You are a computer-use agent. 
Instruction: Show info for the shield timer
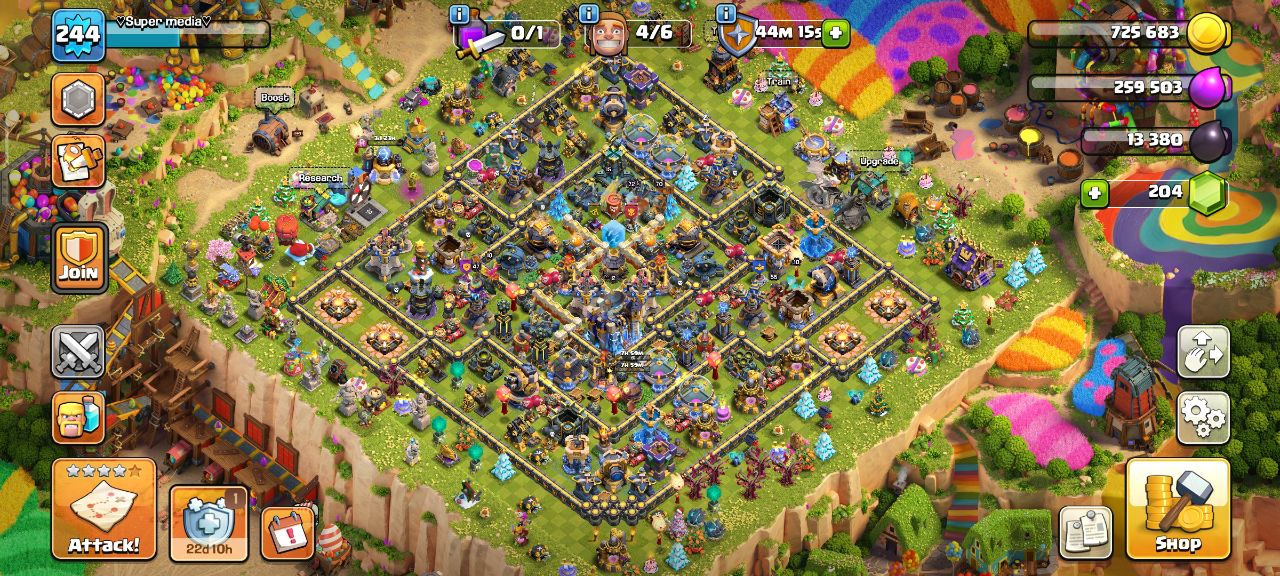click(x=726, y=14)
